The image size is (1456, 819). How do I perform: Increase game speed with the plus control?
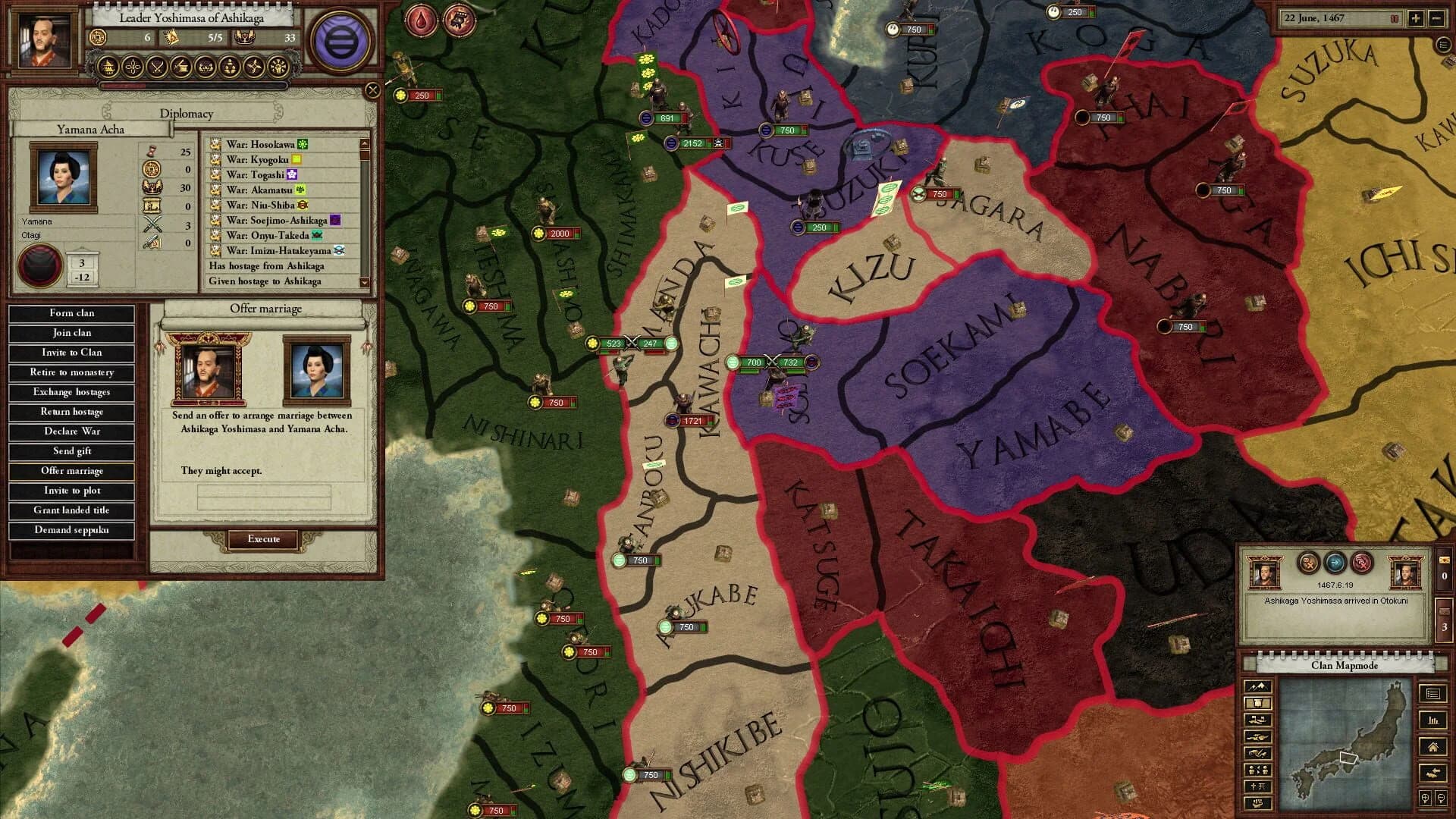(1416, 18)
